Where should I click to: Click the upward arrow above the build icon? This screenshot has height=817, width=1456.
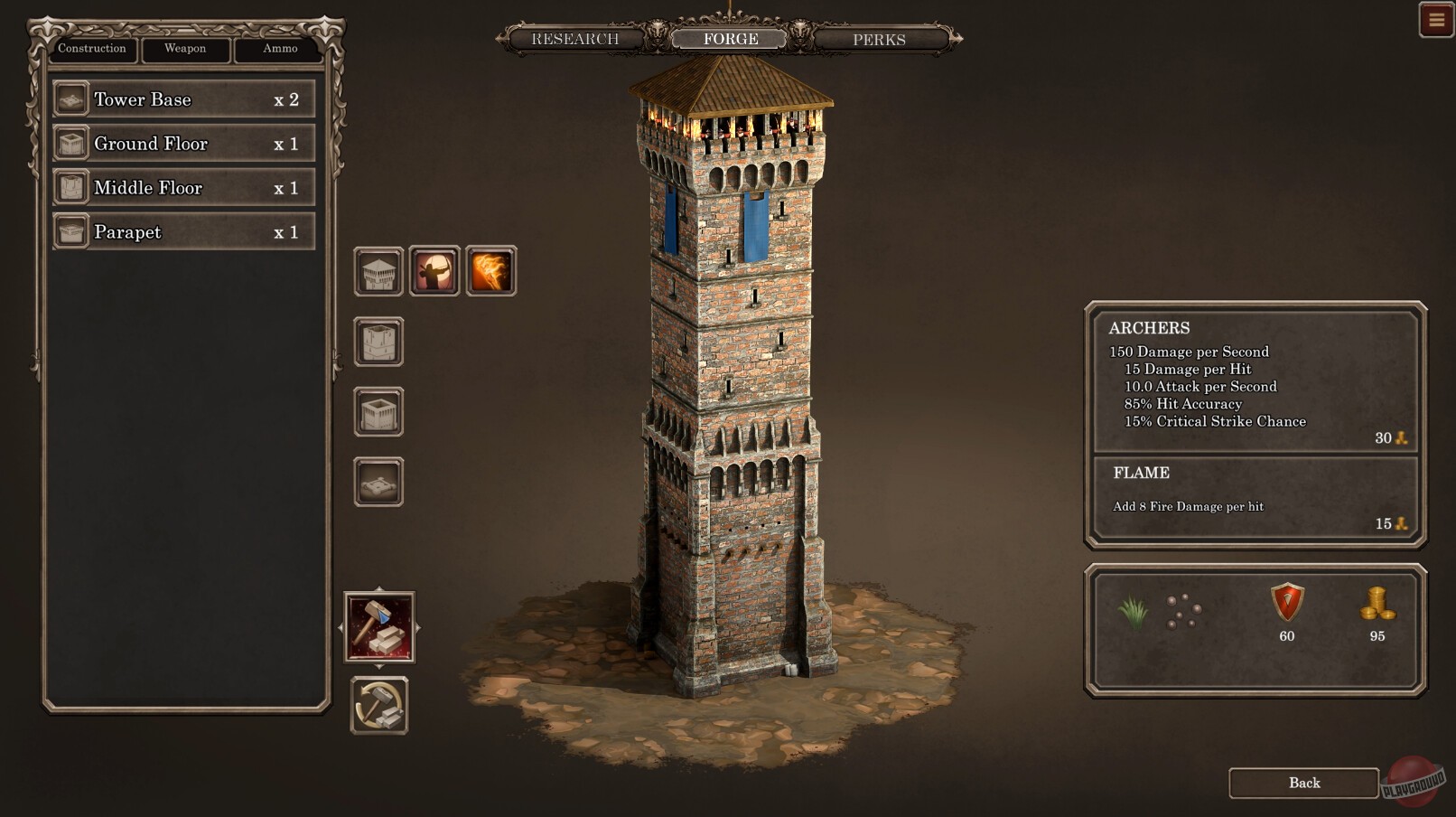(x=379, y=587)
